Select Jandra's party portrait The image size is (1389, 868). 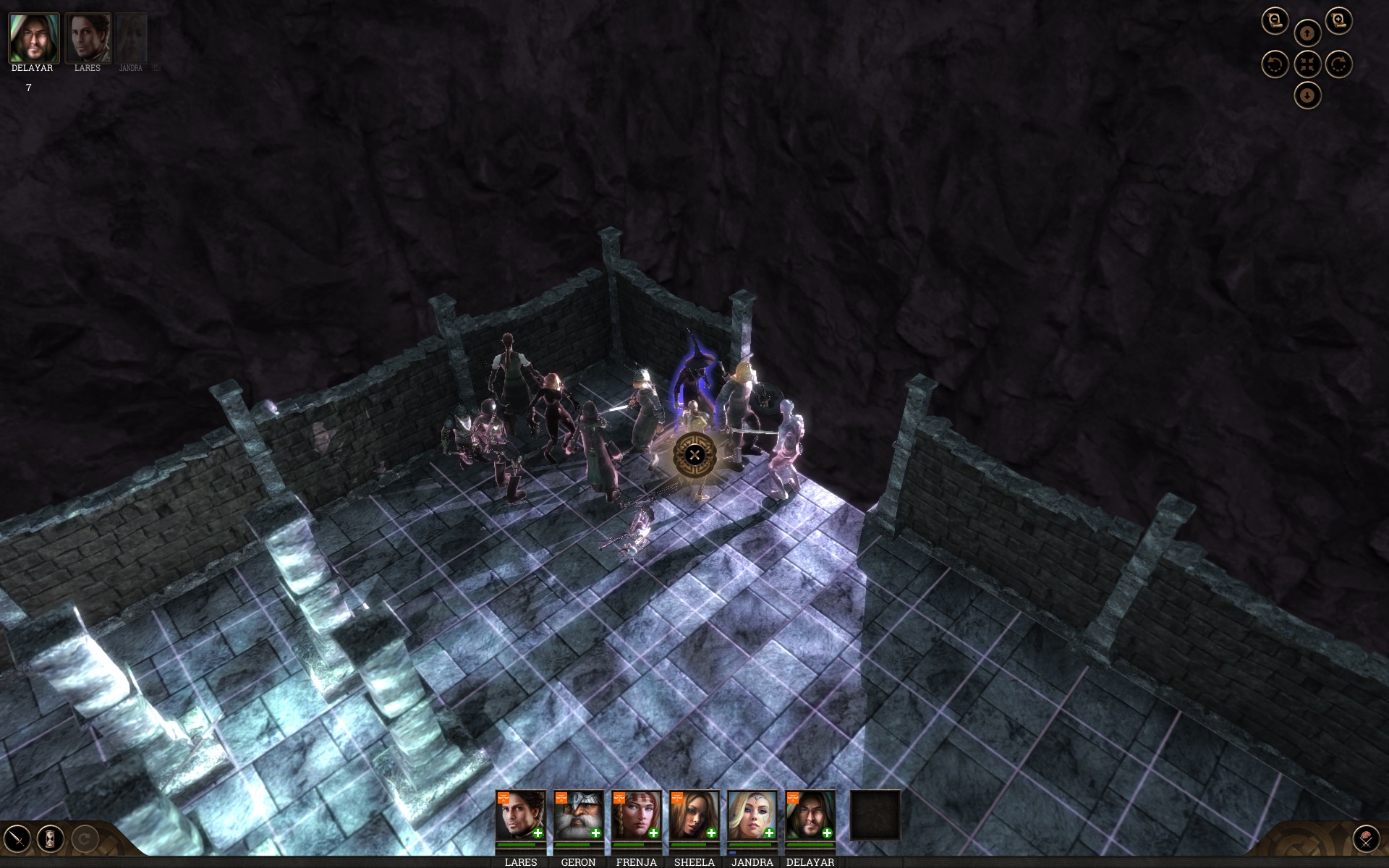pos(752,815)
